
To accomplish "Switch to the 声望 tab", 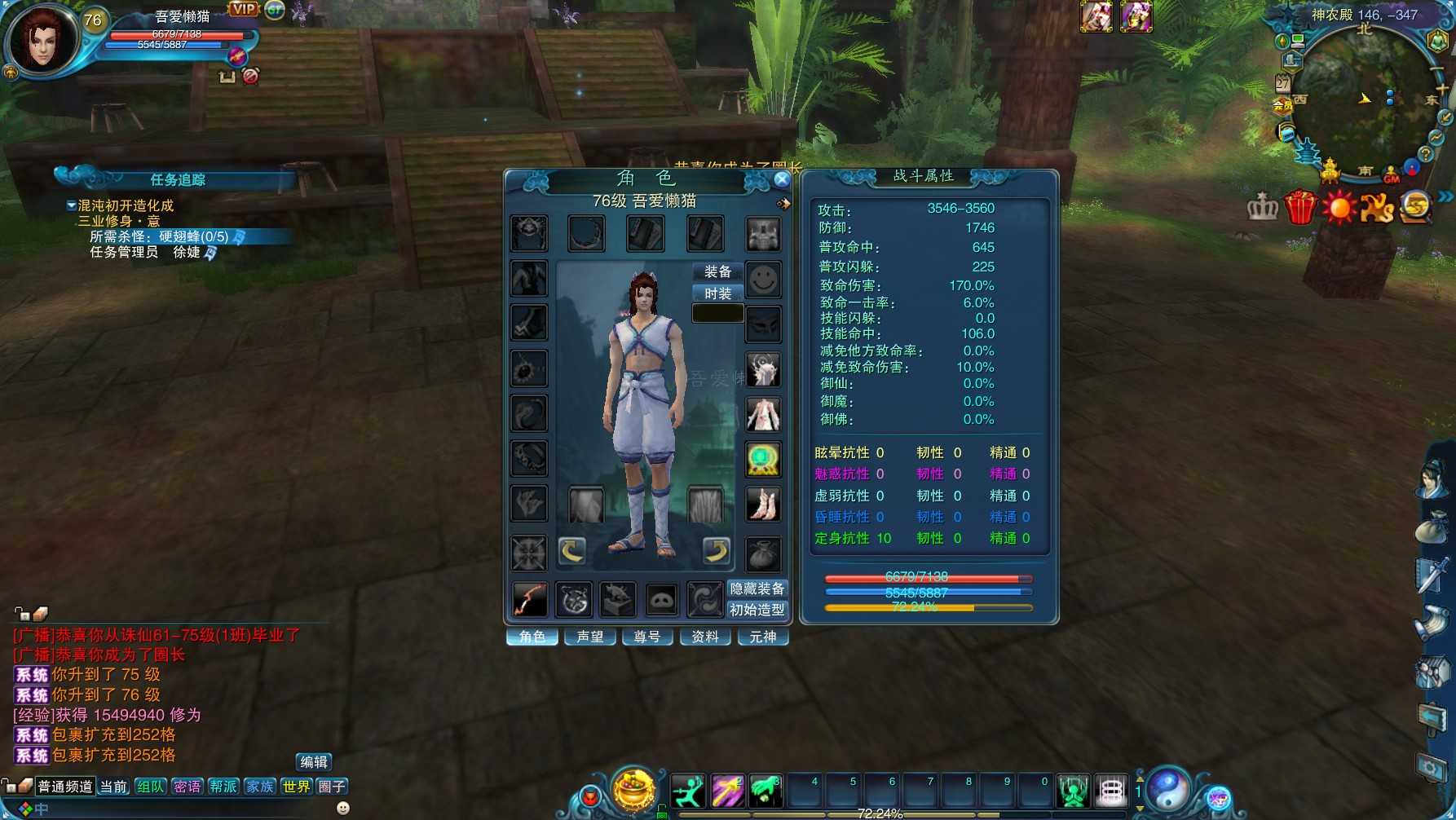I will [589, 637].
